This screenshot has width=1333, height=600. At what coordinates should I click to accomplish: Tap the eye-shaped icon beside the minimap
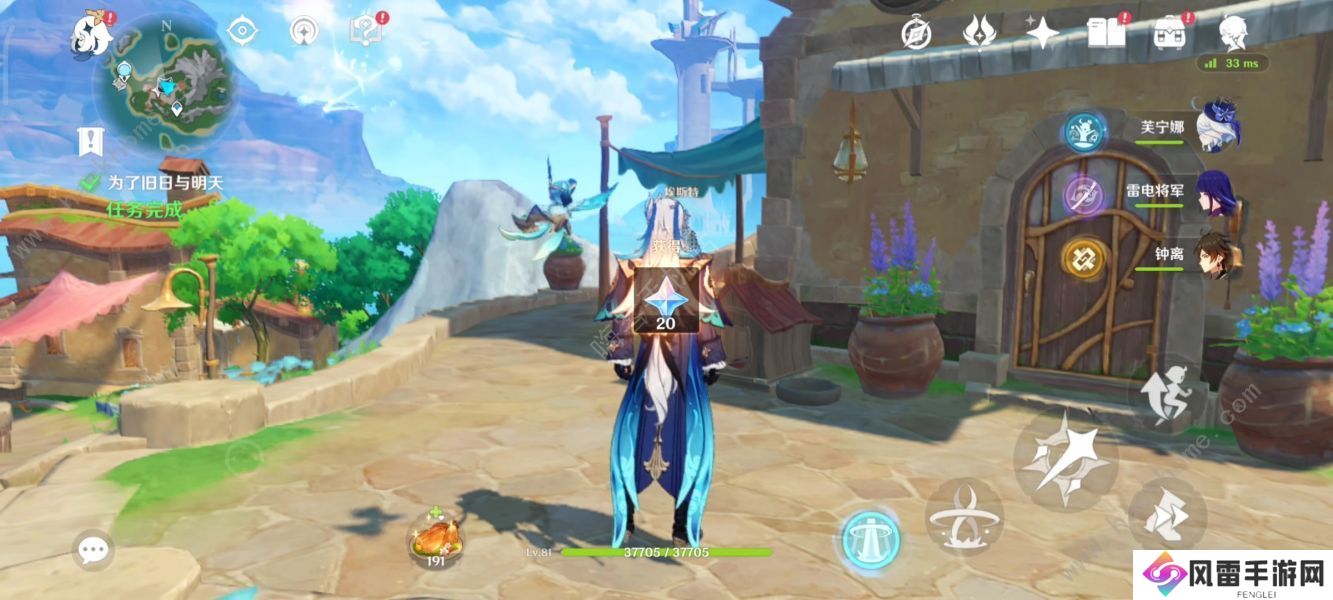coord(242,30)
